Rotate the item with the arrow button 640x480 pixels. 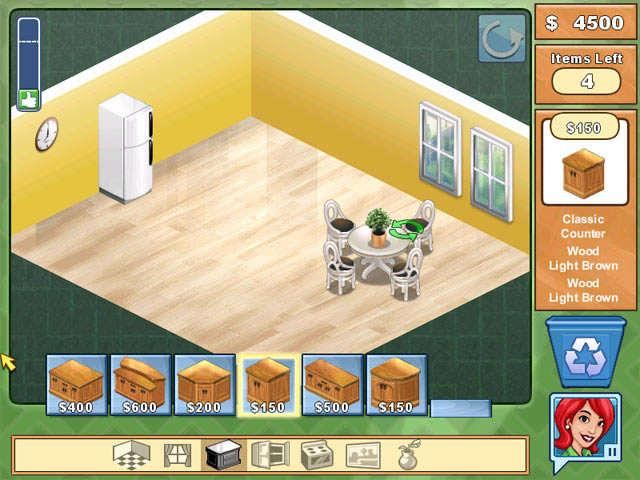point(502,38)
